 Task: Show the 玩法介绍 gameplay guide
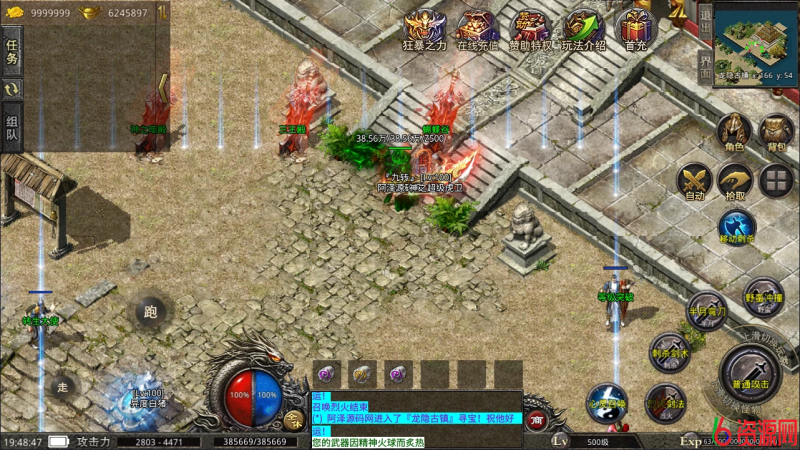coord(583,28)
